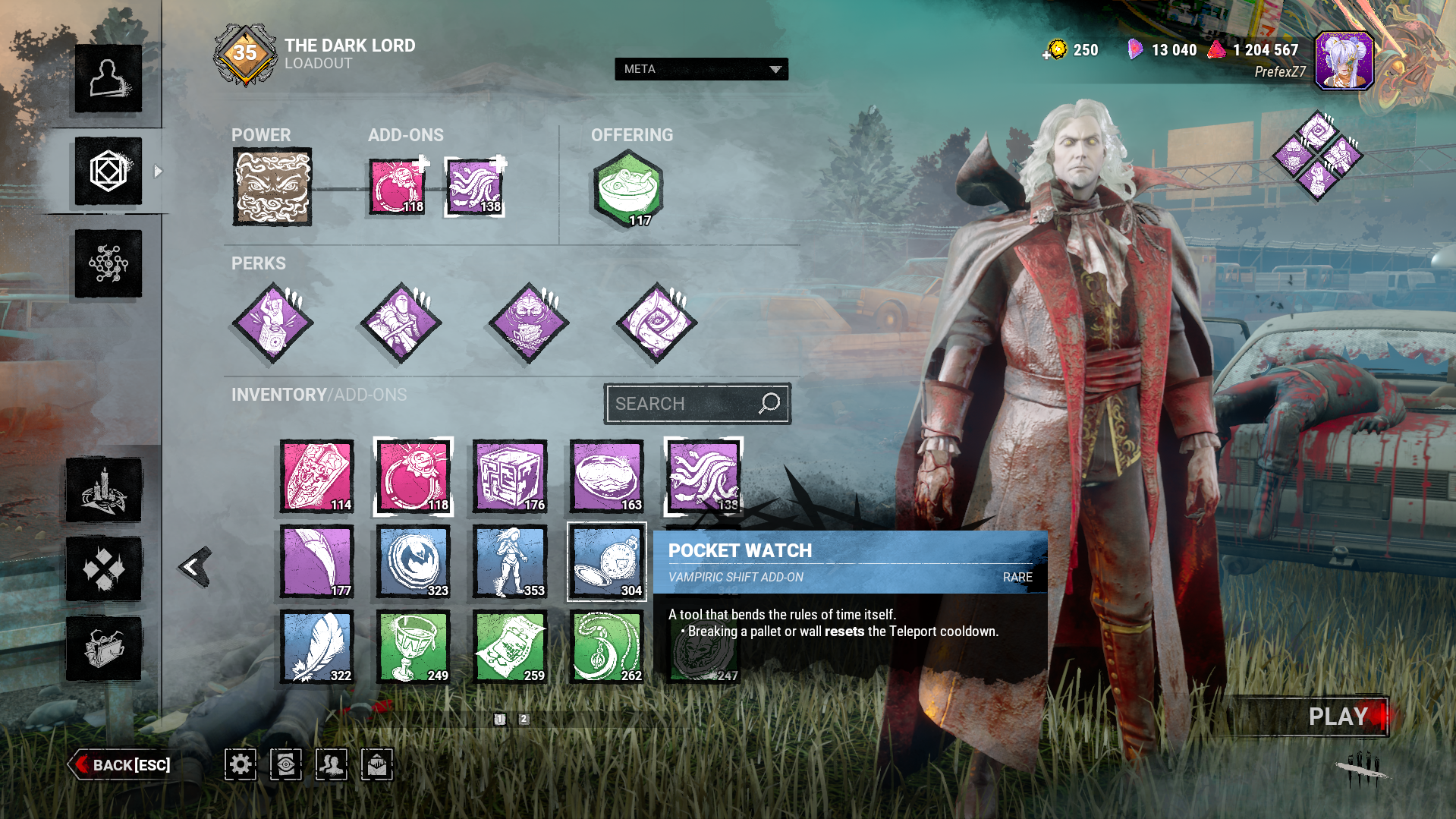Screen dimensions: 1456x819
Task: Click the left arrow beside the inventory
Action: pos(195,566)
